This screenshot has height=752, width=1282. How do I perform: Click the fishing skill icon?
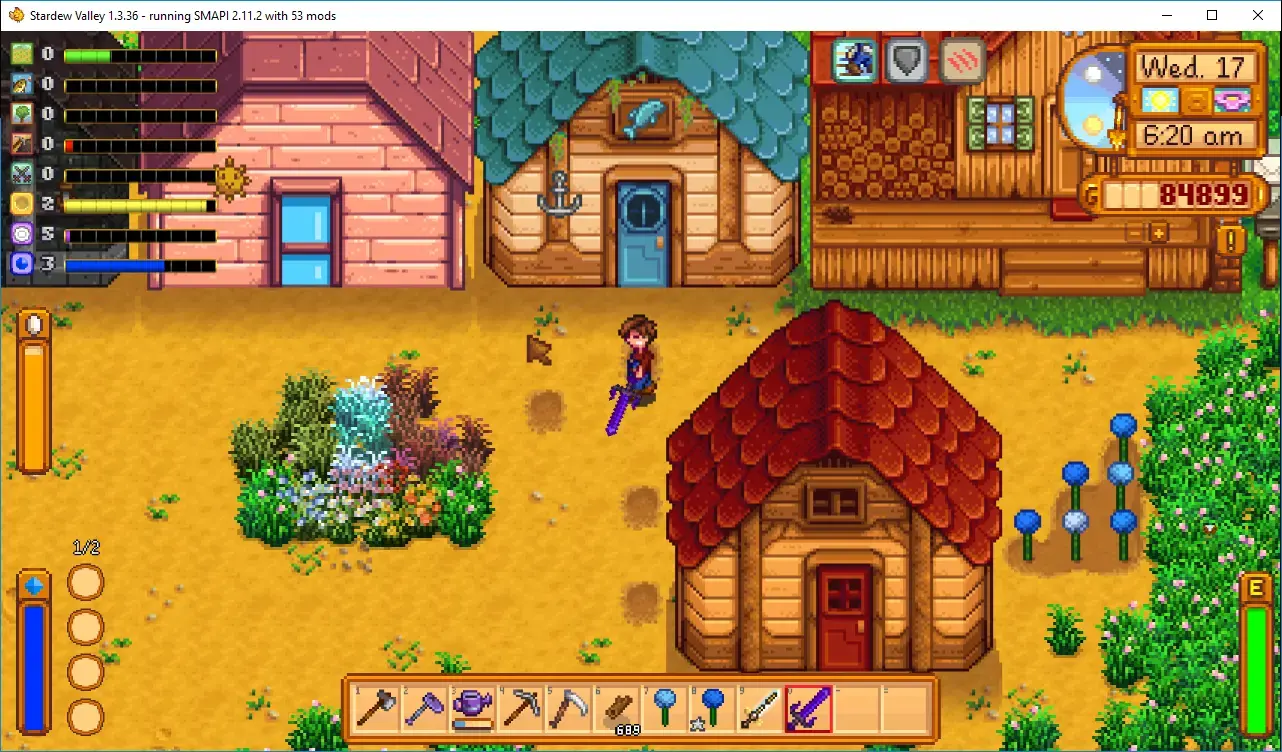pyautogui.click(x=23, y=85)
